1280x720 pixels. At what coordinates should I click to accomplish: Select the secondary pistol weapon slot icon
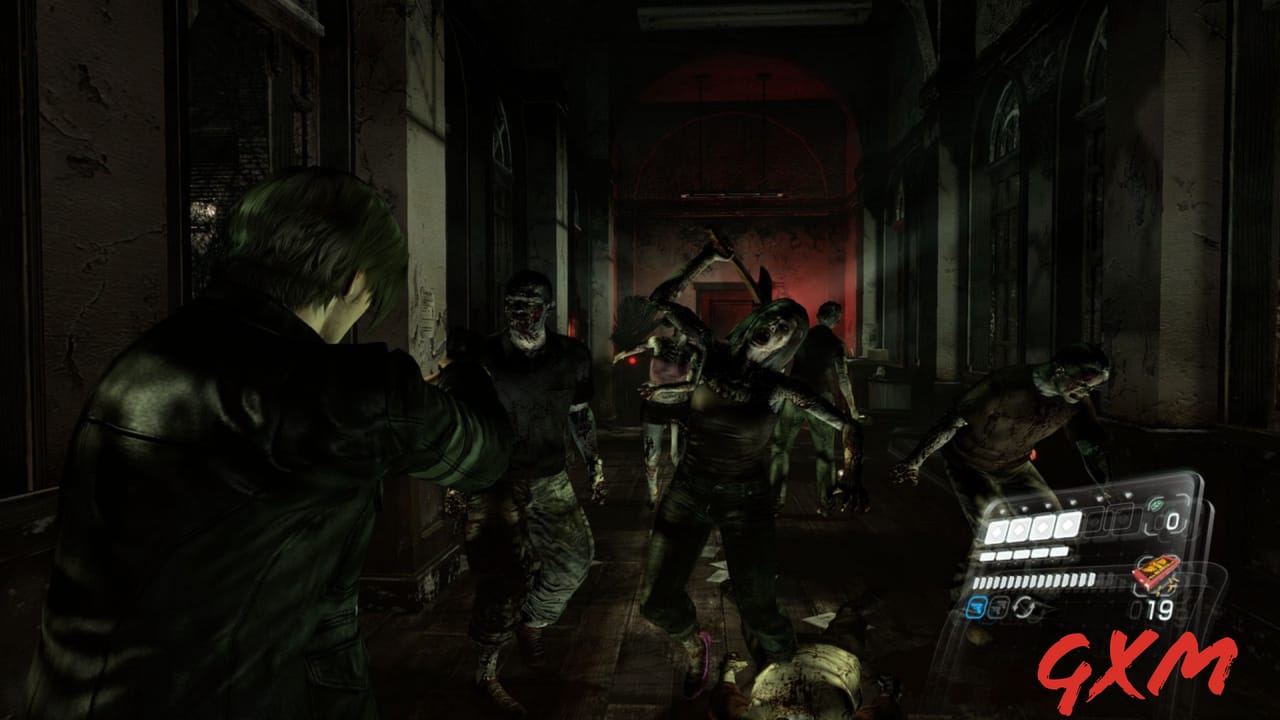coord(998,606)
